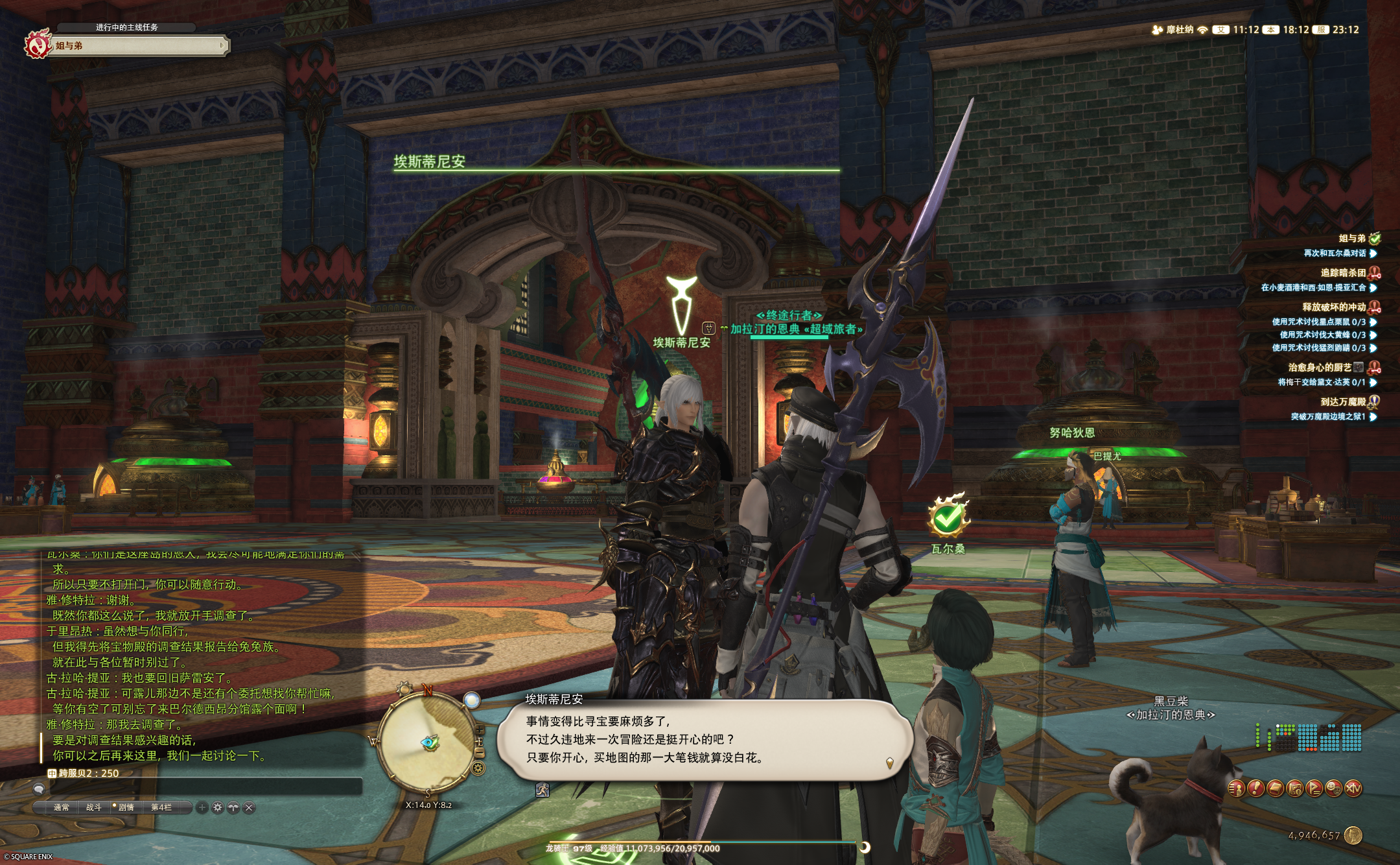
Task: Select 追踪暗杀团 quest in tracker
Action: pos(1343,273)
